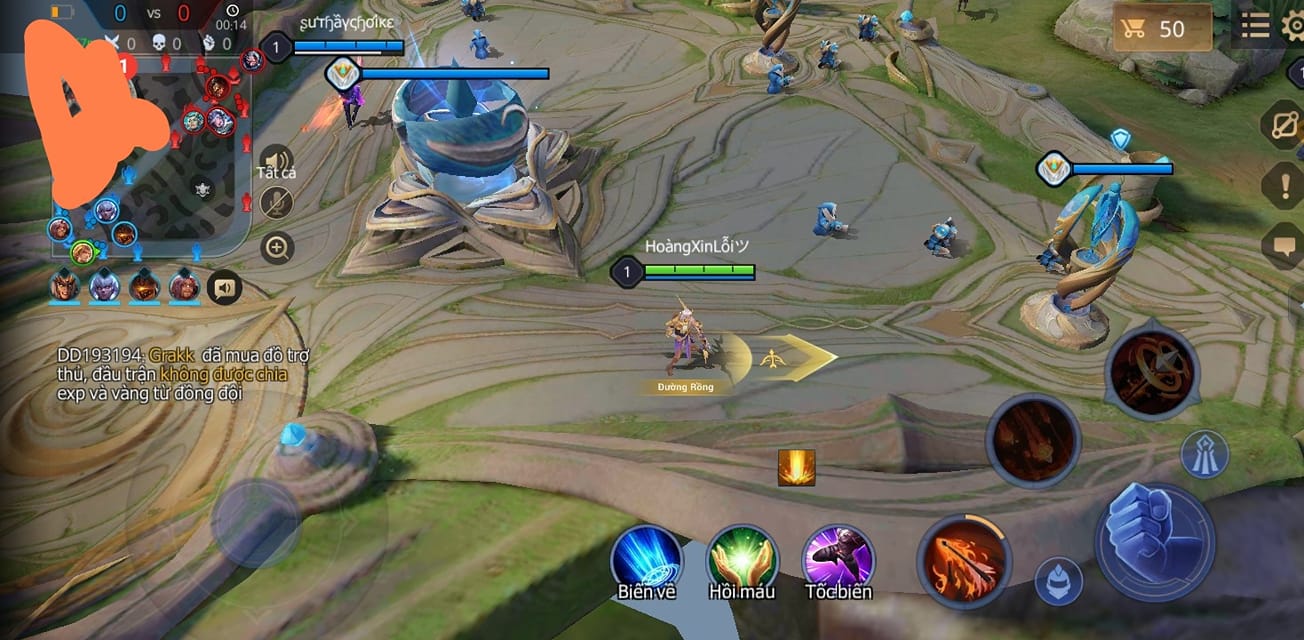Zoom the minimap with the magnifier

point(276,246)
